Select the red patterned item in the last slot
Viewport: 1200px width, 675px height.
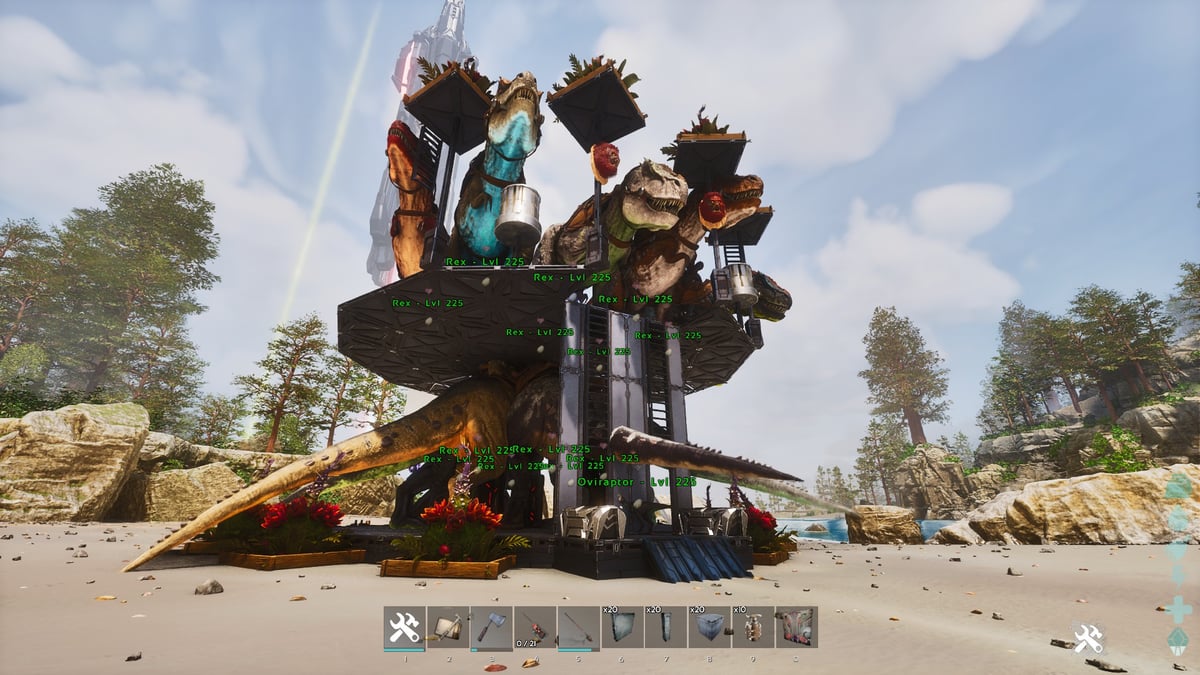(796, 628)
